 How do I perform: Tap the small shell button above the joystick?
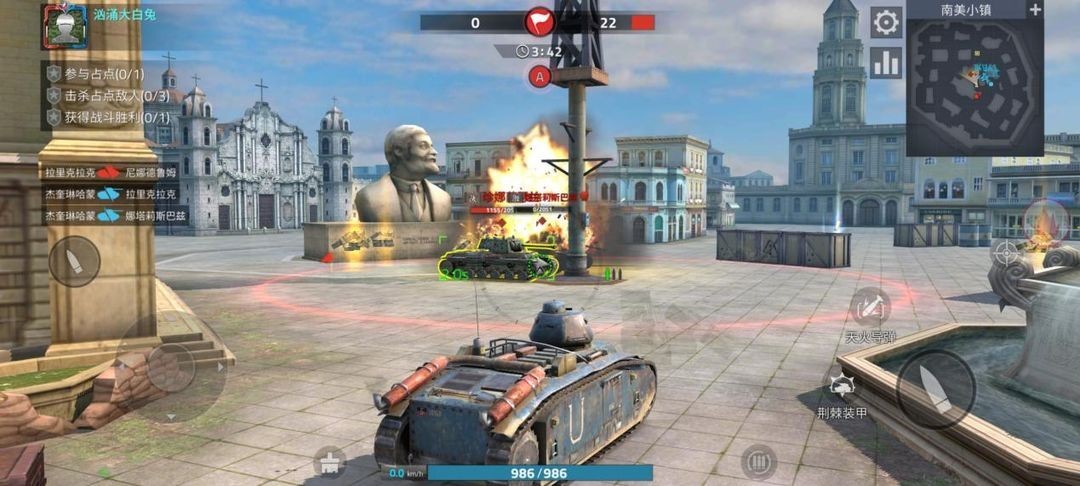tap(75, 261)
